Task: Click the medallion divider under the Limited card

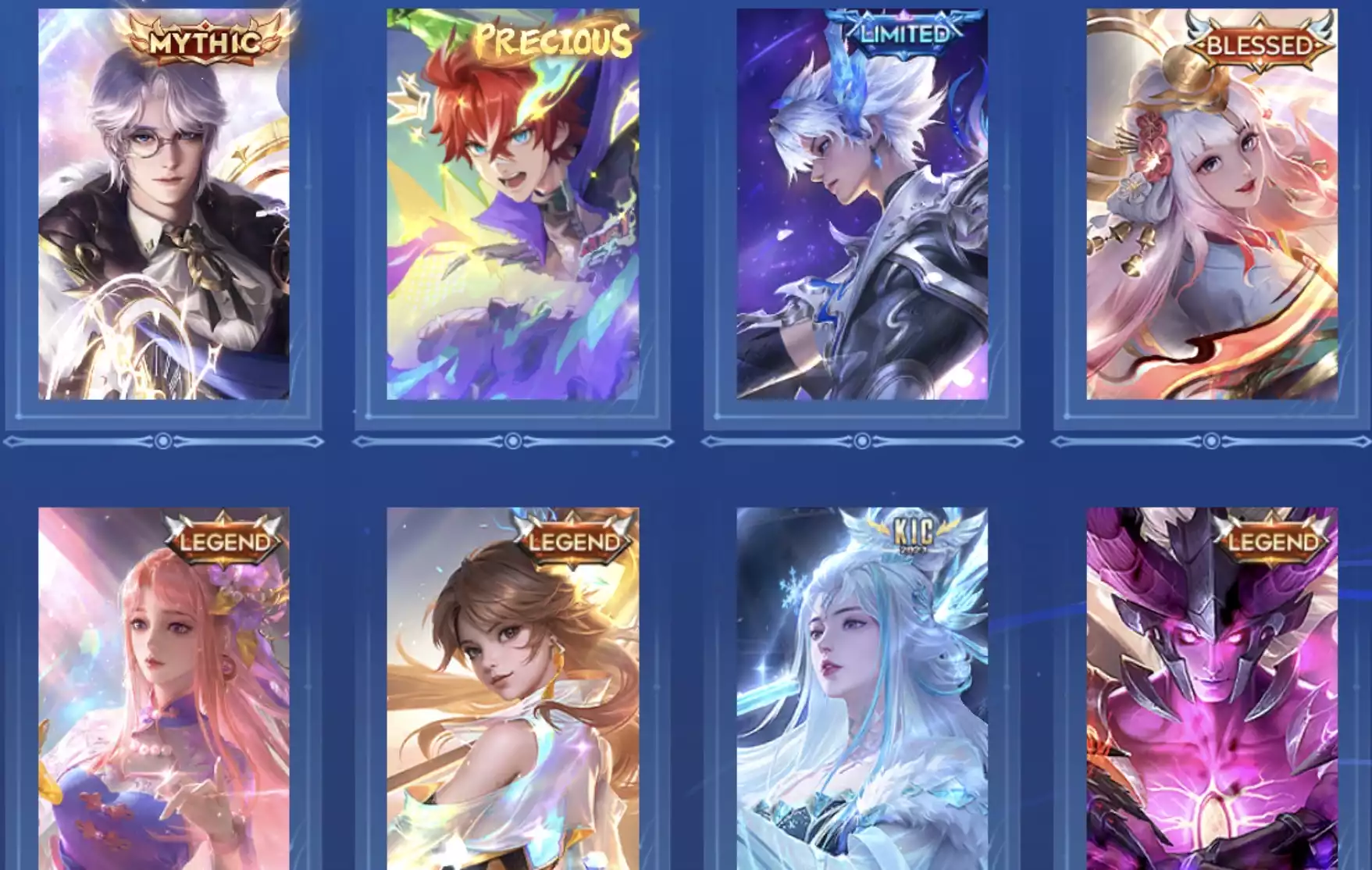Action: (863, 440)
